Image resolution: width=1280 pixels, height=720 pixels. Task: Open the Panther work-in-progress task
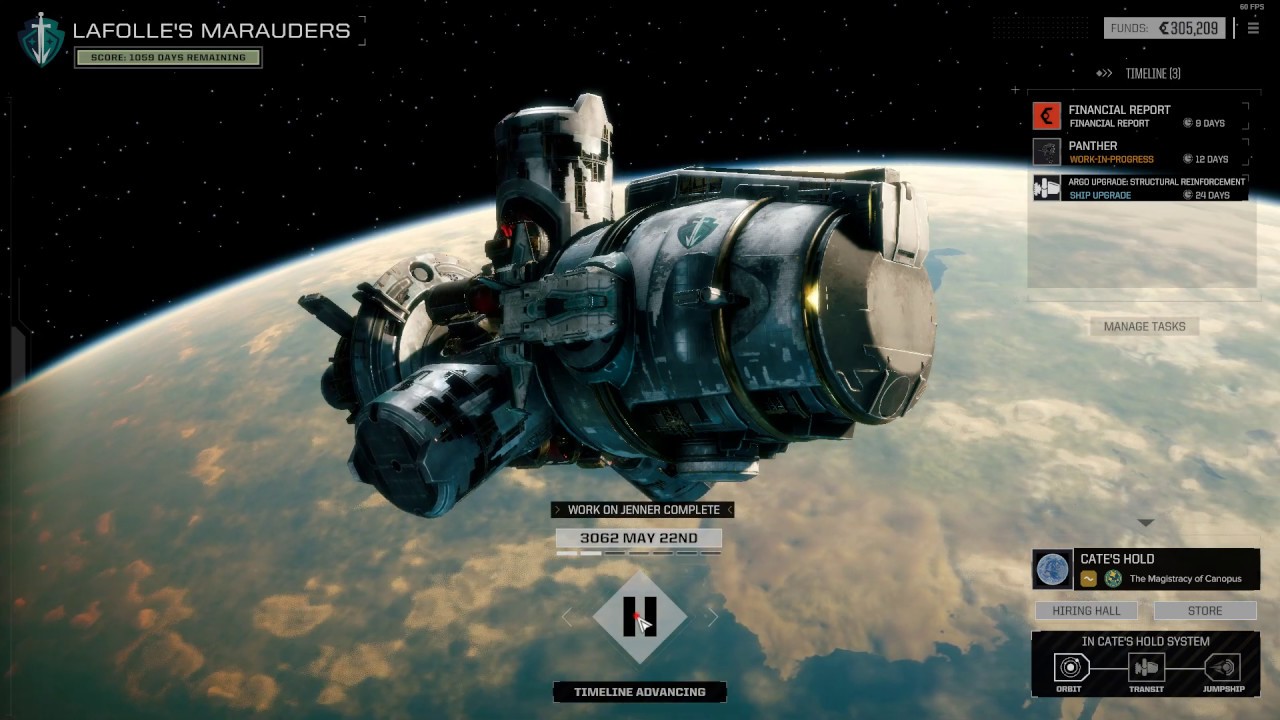pyautogui.click(x=1140, y=152)
